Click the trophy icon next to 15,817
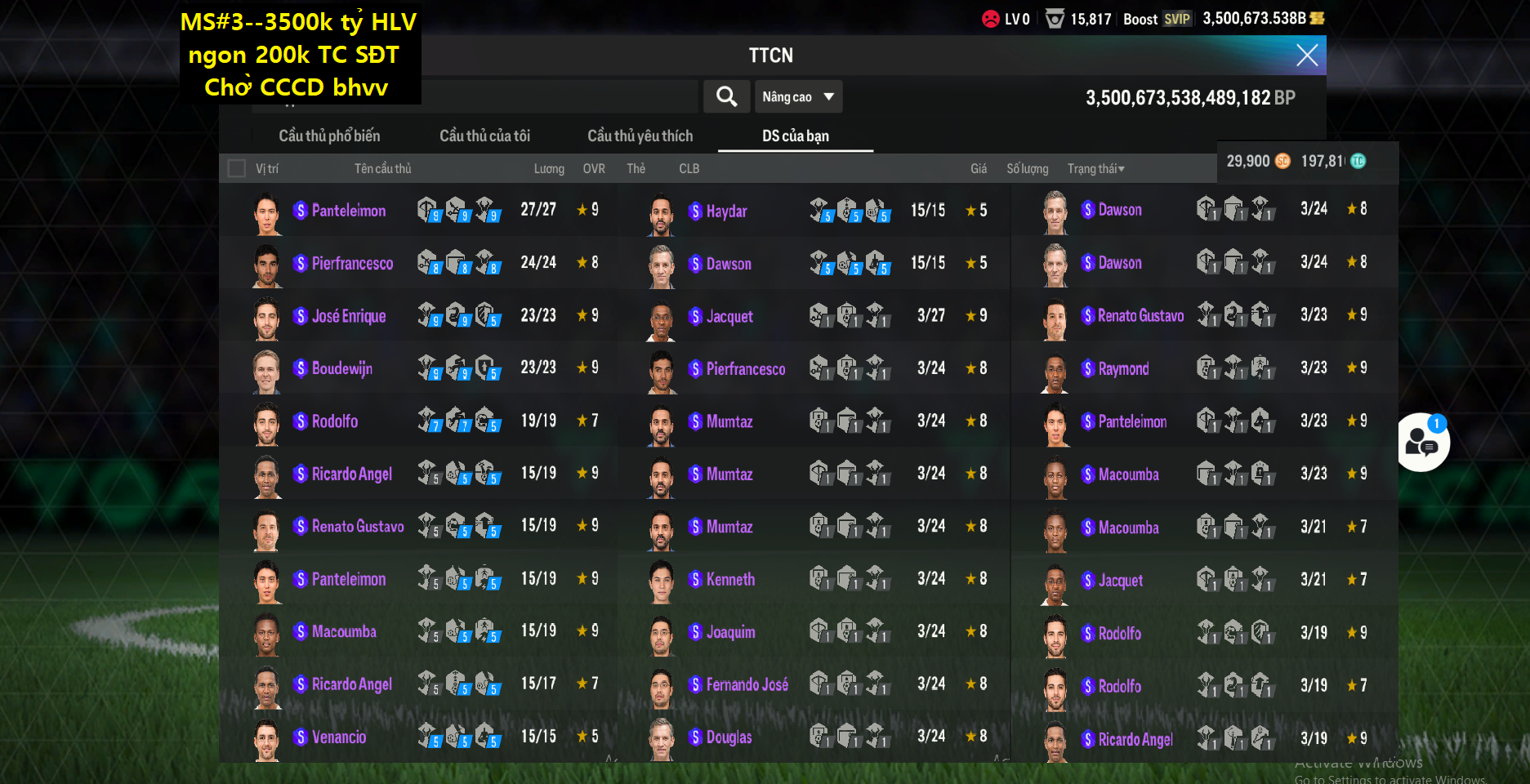 coord(1054,18)
